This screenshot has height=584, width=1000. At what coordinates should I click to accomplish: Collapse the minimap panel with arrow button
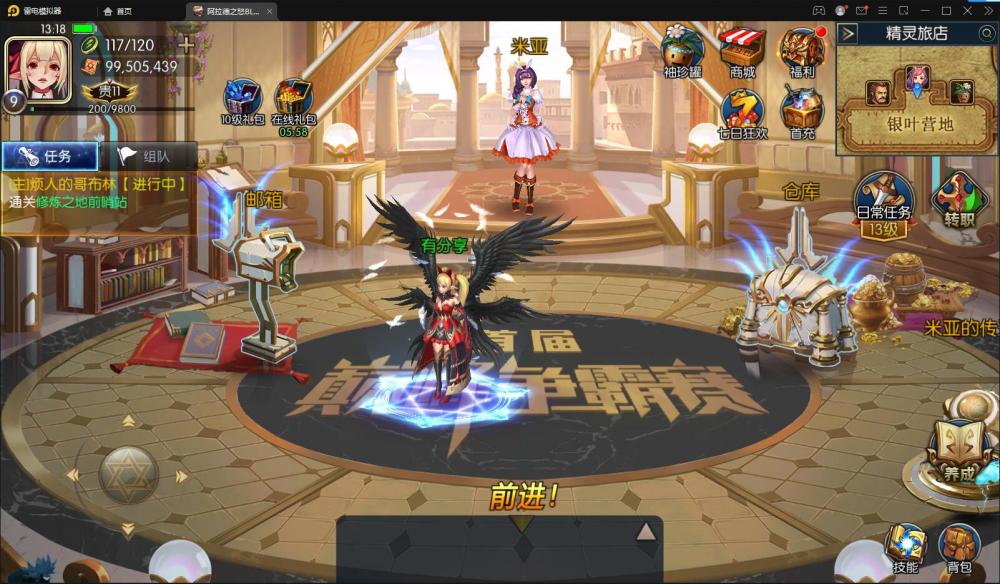click(848, 33)
